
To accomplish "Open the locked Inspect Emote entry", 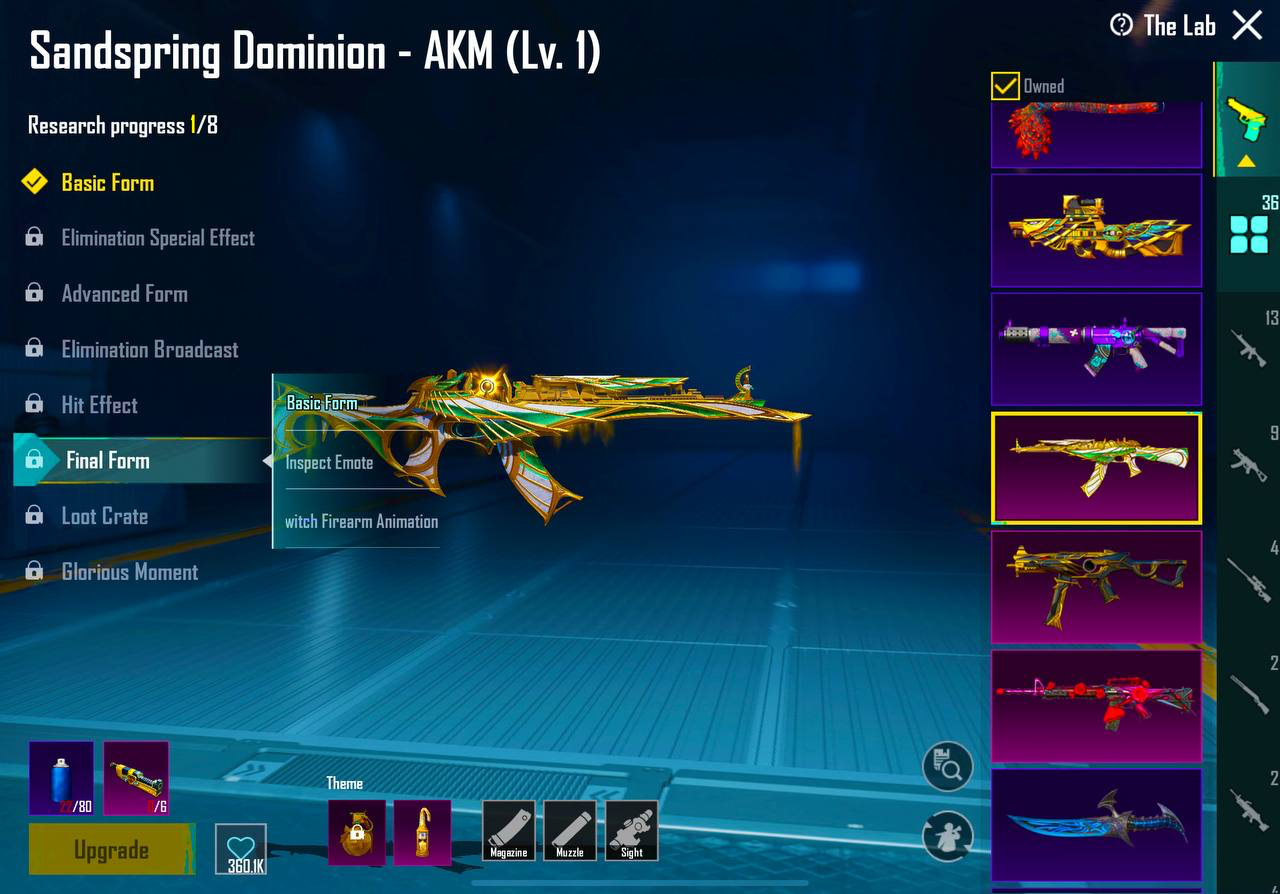I will (330, 462).
